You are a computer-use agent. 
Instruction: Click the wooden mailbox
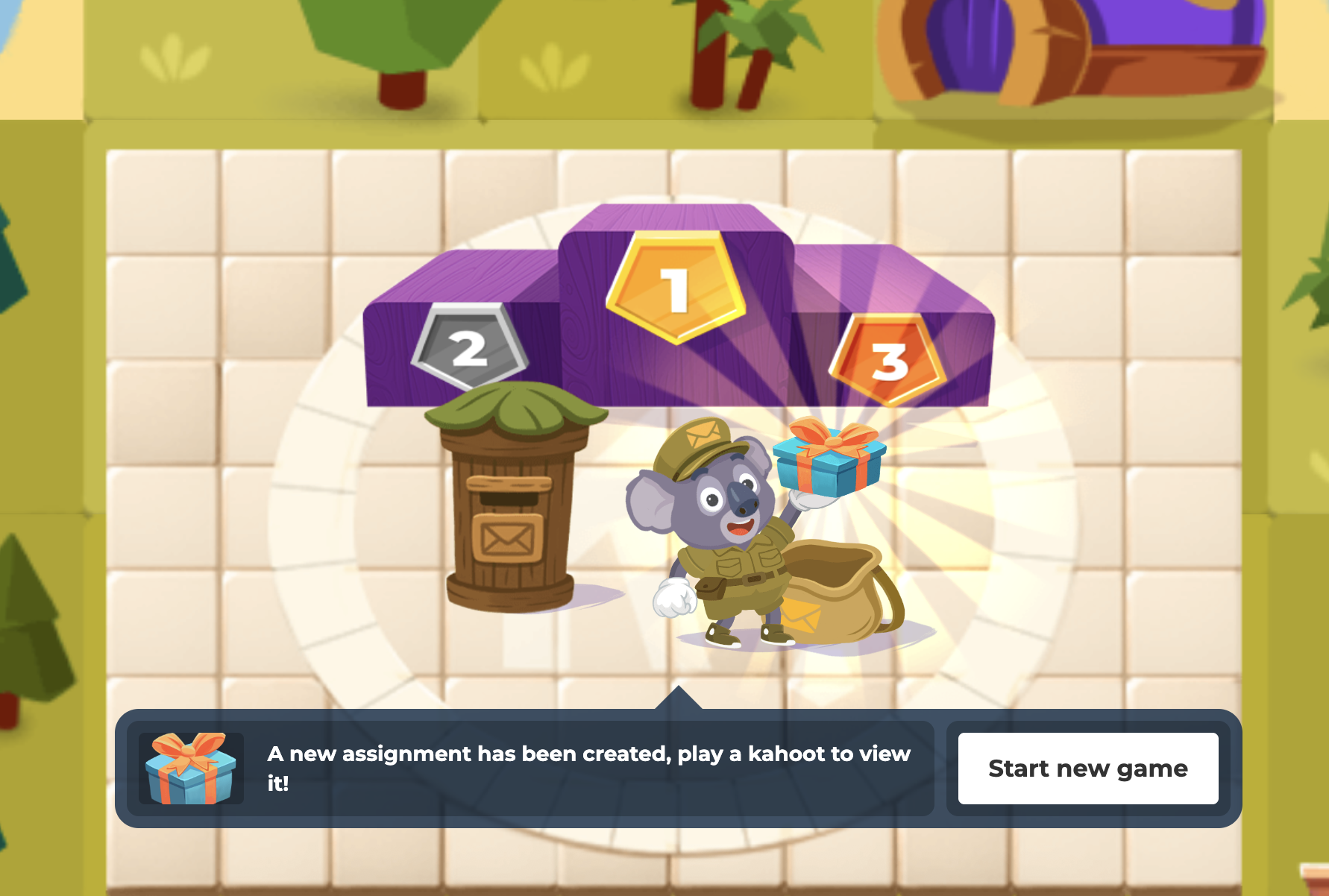coord(511,514)
